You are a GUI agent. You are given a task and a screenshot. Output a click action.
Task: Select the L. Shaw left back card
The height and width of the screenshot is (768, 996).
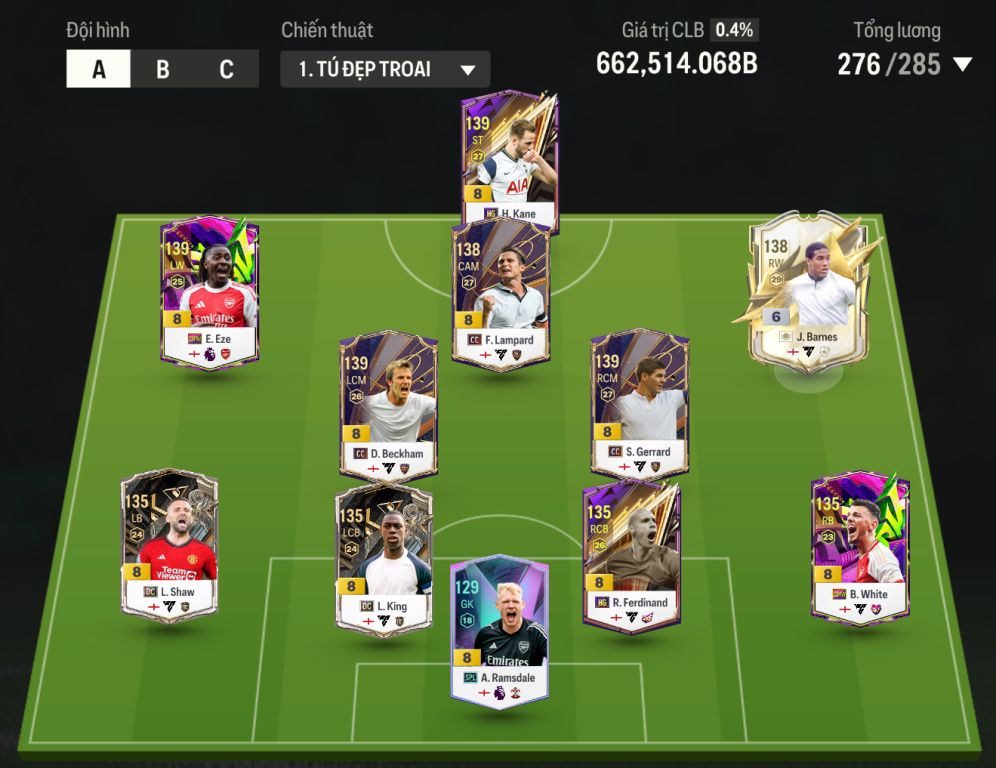169,545
